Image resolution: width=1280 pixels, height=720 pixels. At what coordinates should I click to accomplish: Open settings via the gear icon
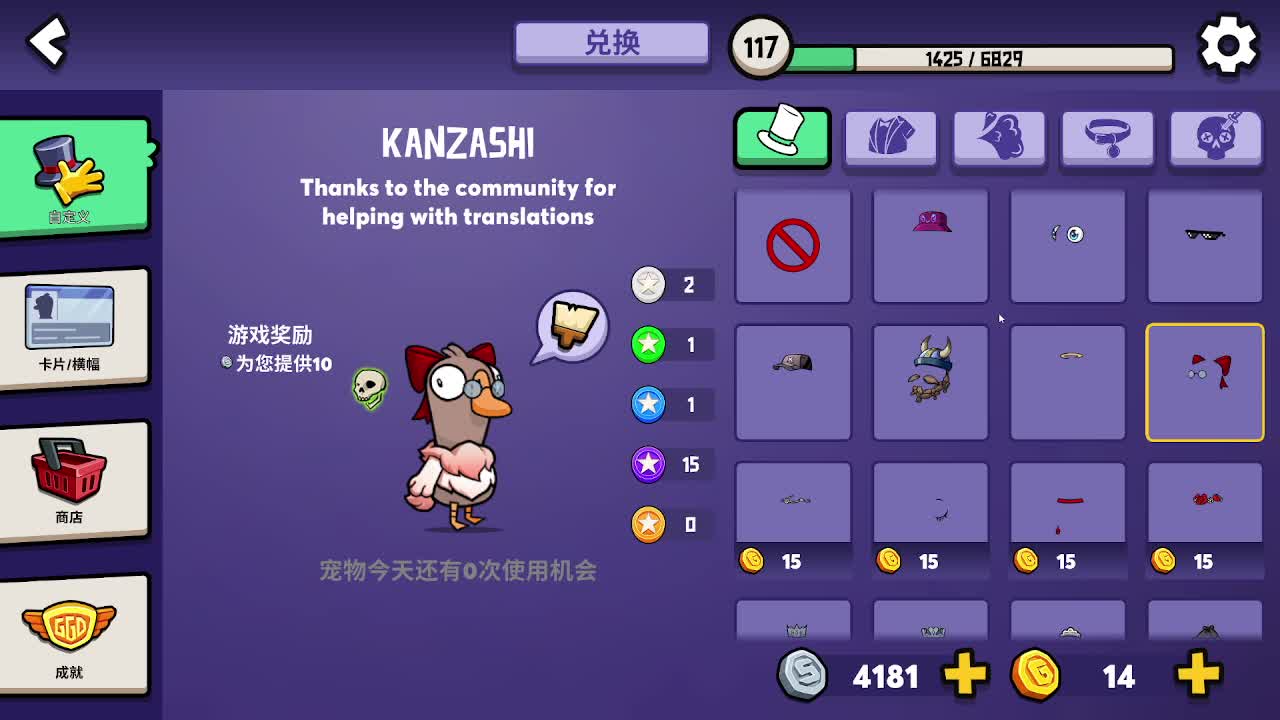[1228, 43]
